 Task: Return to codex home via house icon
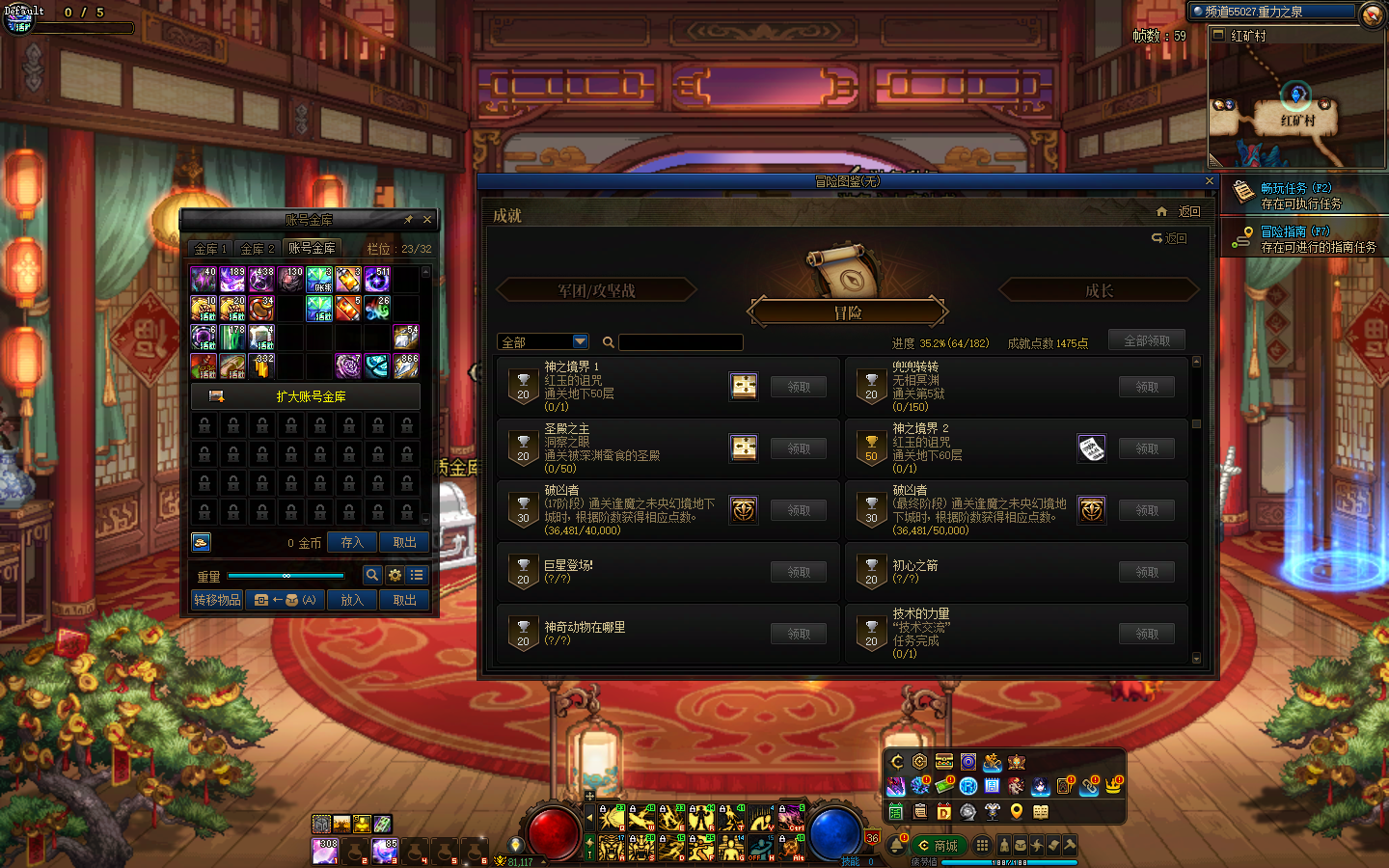(x=1162, y=211)
